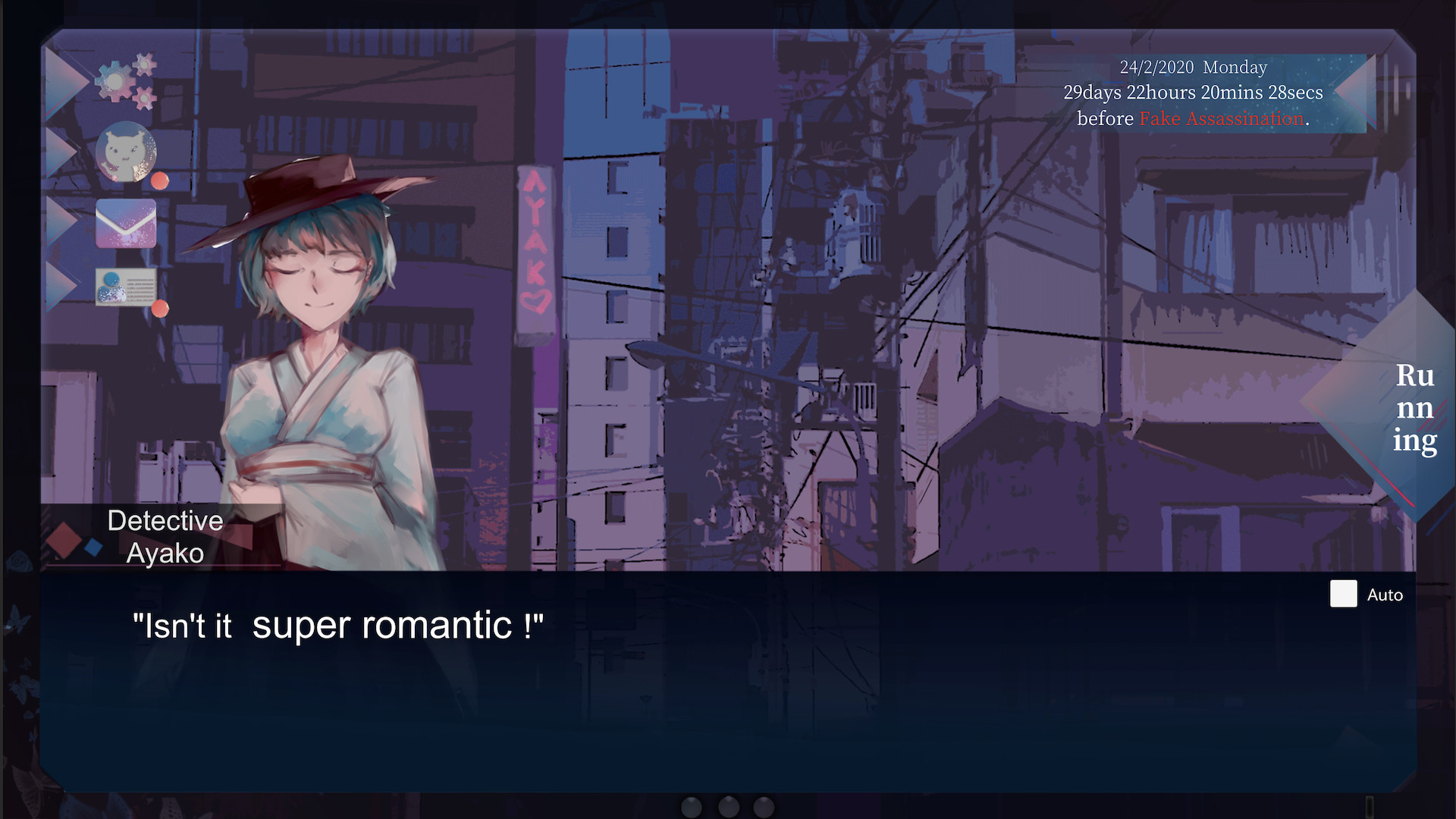This screenshot has height=819, width=1456.
Task: Click the Fake Assassination red link
Action: pos(1221,118)
